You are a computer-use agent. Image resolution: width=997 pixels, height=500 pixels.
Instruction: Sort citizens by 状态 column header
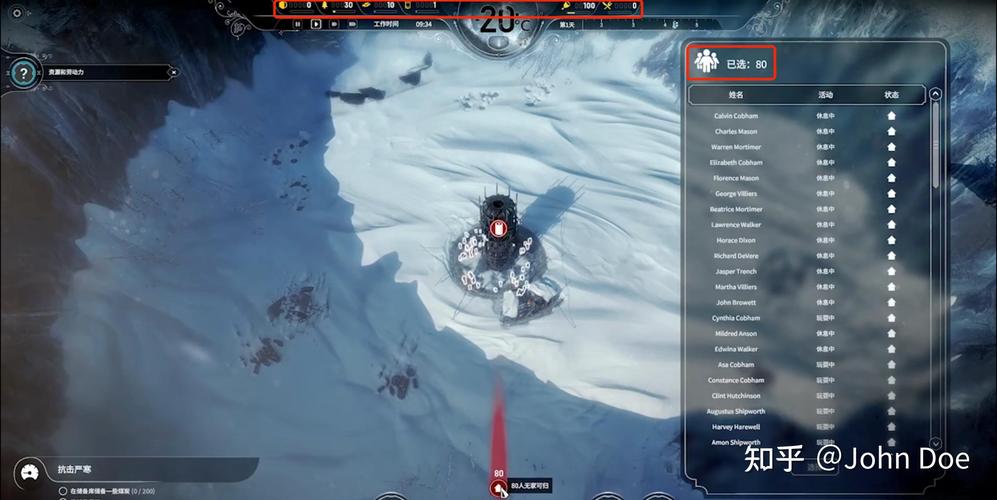click(x=891, y=95)
